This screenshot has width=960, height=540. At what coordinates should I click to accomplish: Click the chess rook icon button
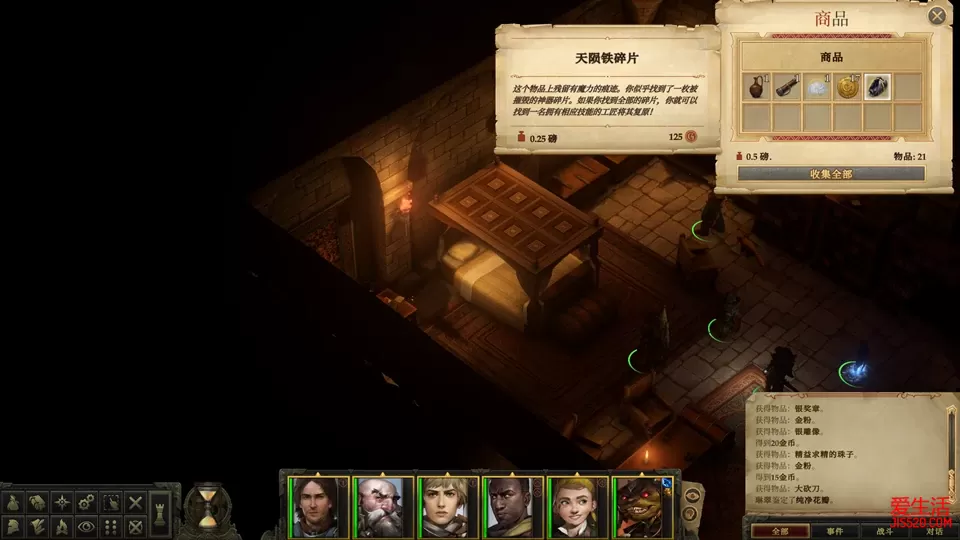(x=160, y=513)
